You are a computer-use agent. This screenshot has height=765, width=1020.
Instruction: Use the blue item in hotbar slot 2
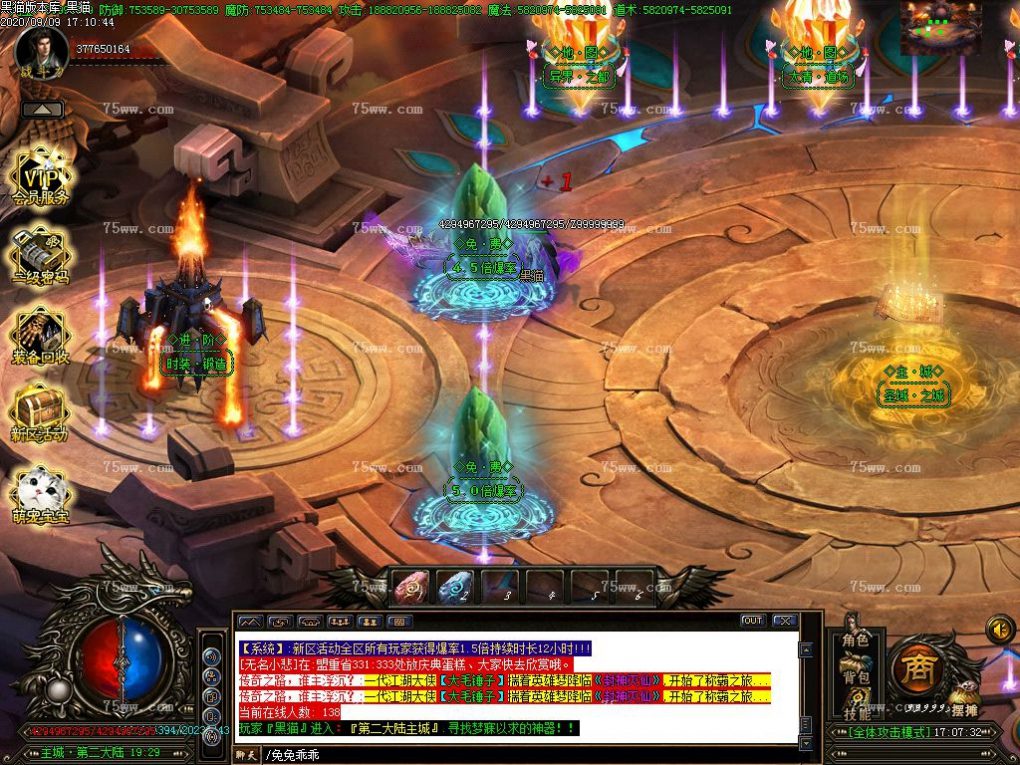point(456,587)
